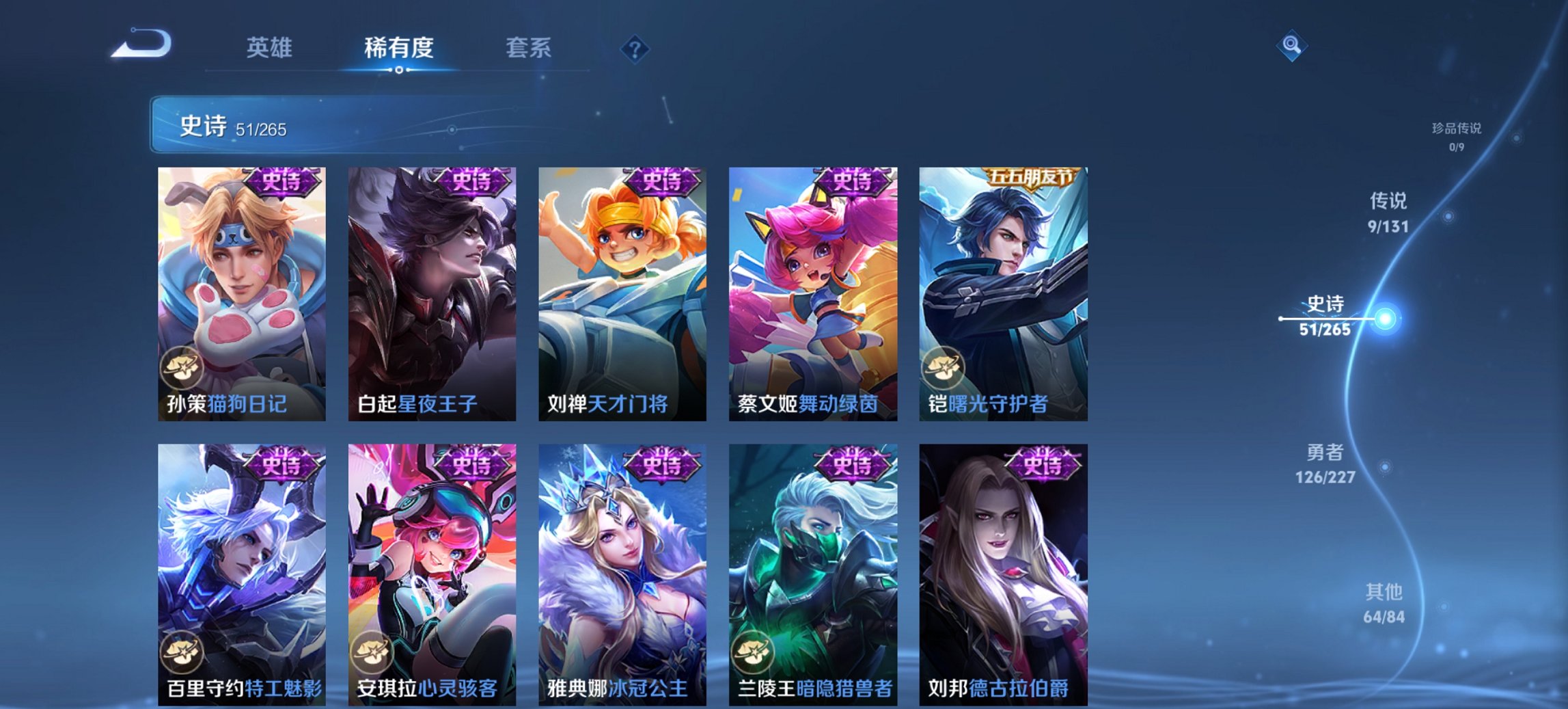Switch to the 英雄 tab
This screenshot has width=1568, height=709.
271,49
